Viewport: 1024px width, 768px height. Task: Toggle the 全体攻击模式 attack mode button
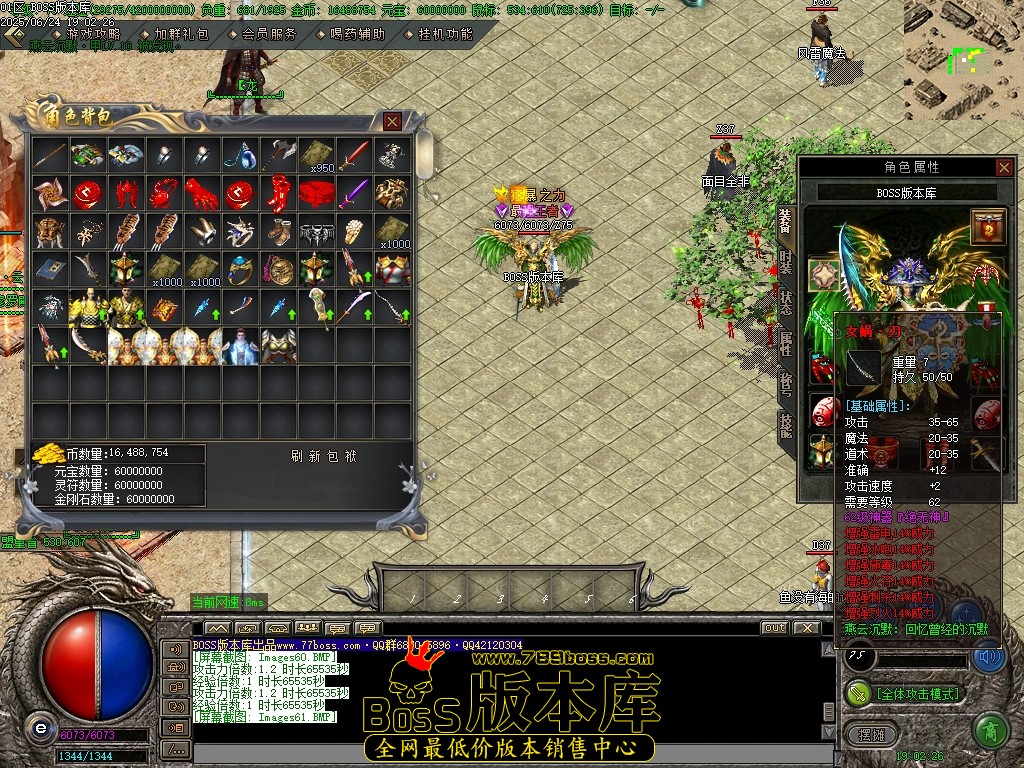pyautogui.click(x=904, y=692)
